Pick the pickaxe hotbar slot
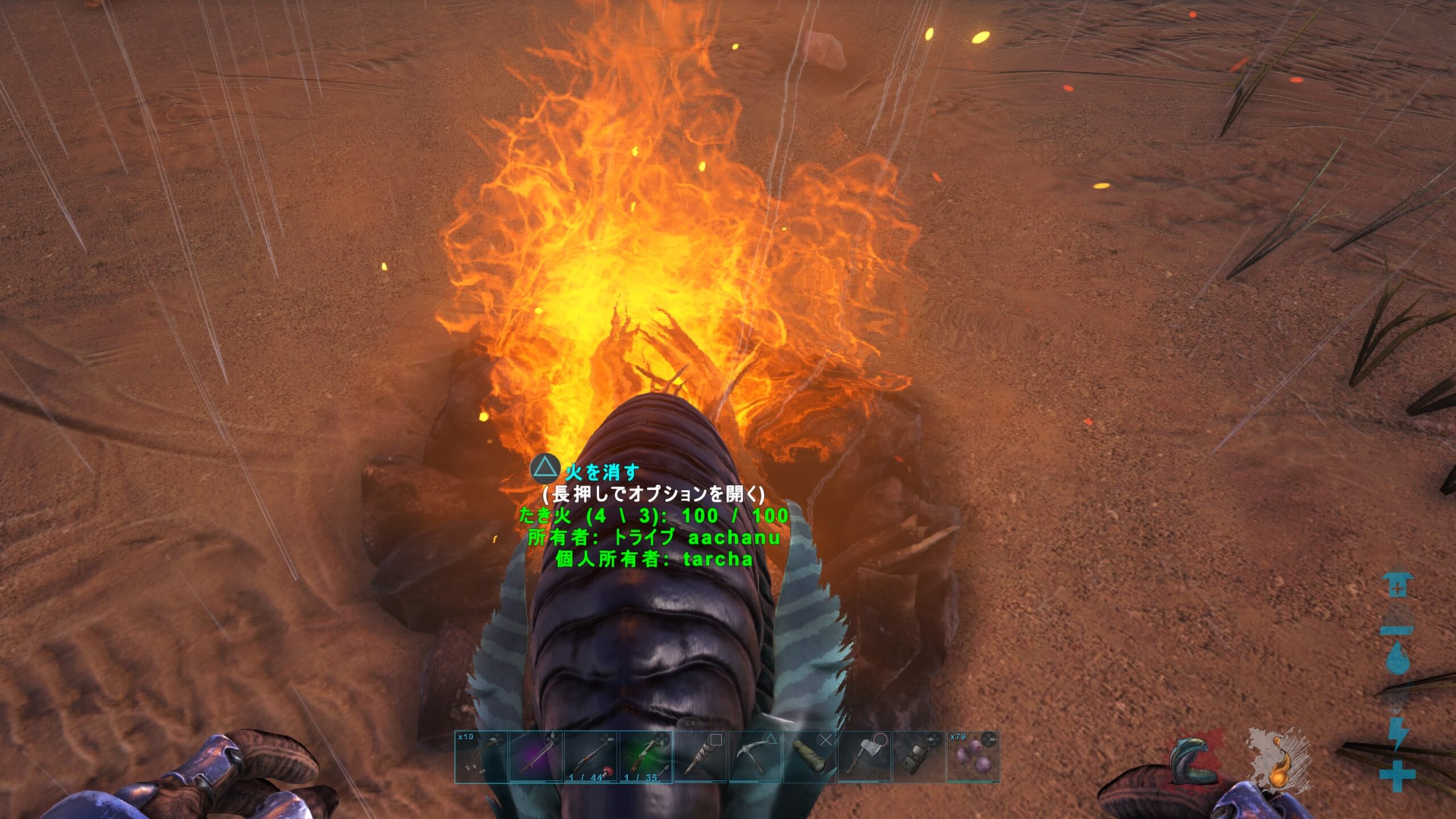The image size is (1456, 819). pos(755,756)
